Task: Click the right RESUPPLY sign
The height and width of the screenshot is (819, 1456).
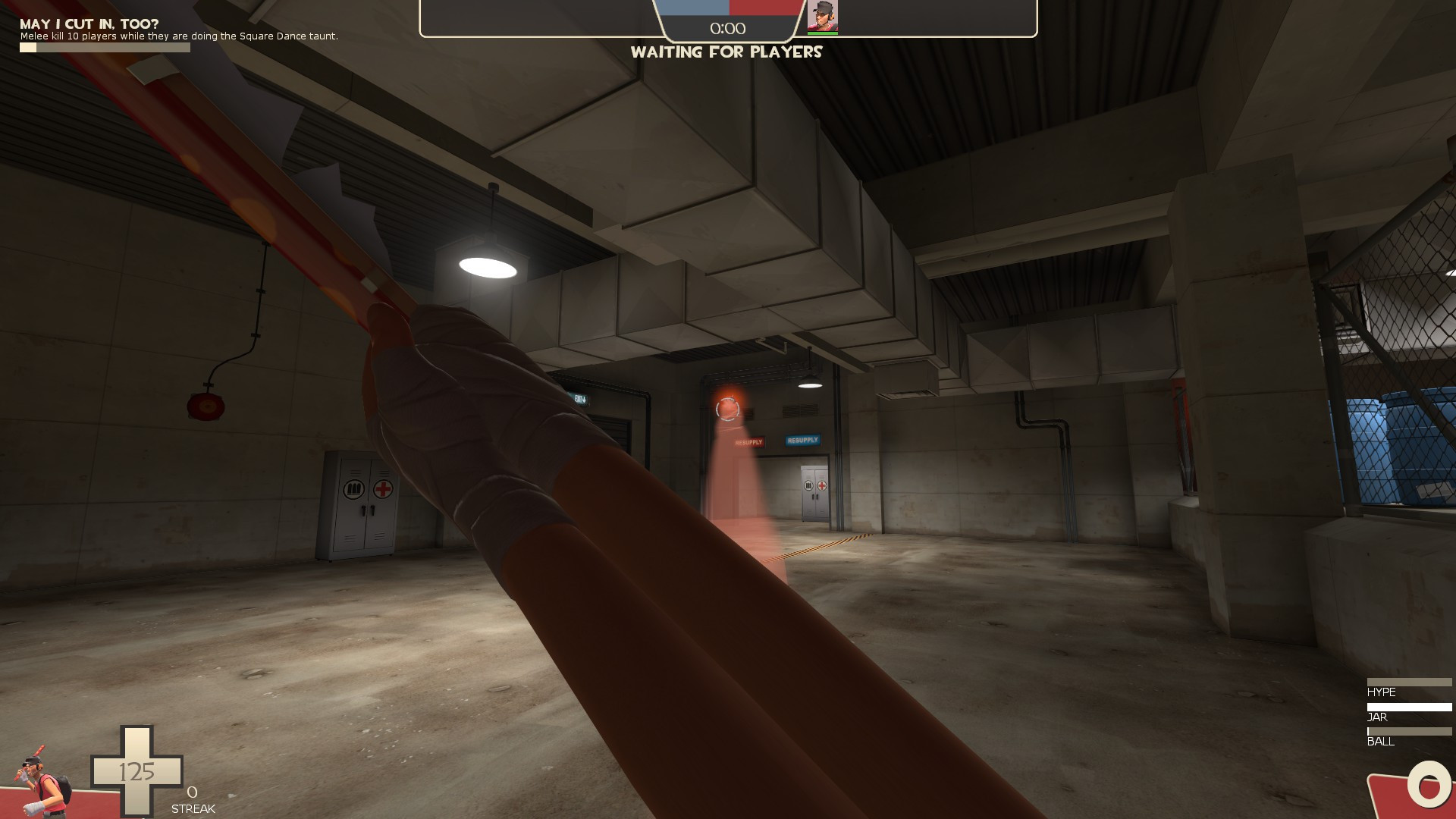Action: pyautogui.click(x=803, y=439)
